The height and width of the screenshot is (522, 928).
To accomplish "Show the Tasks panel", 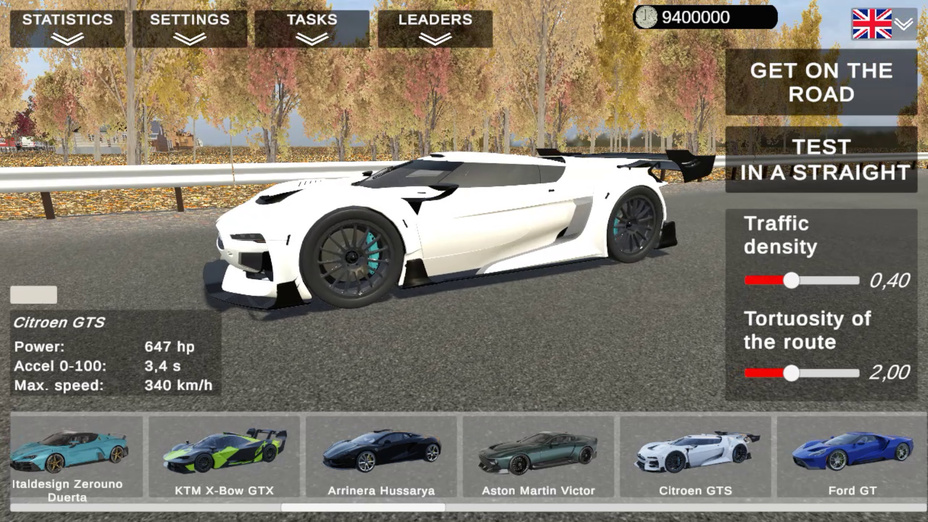I will [312, 28].
